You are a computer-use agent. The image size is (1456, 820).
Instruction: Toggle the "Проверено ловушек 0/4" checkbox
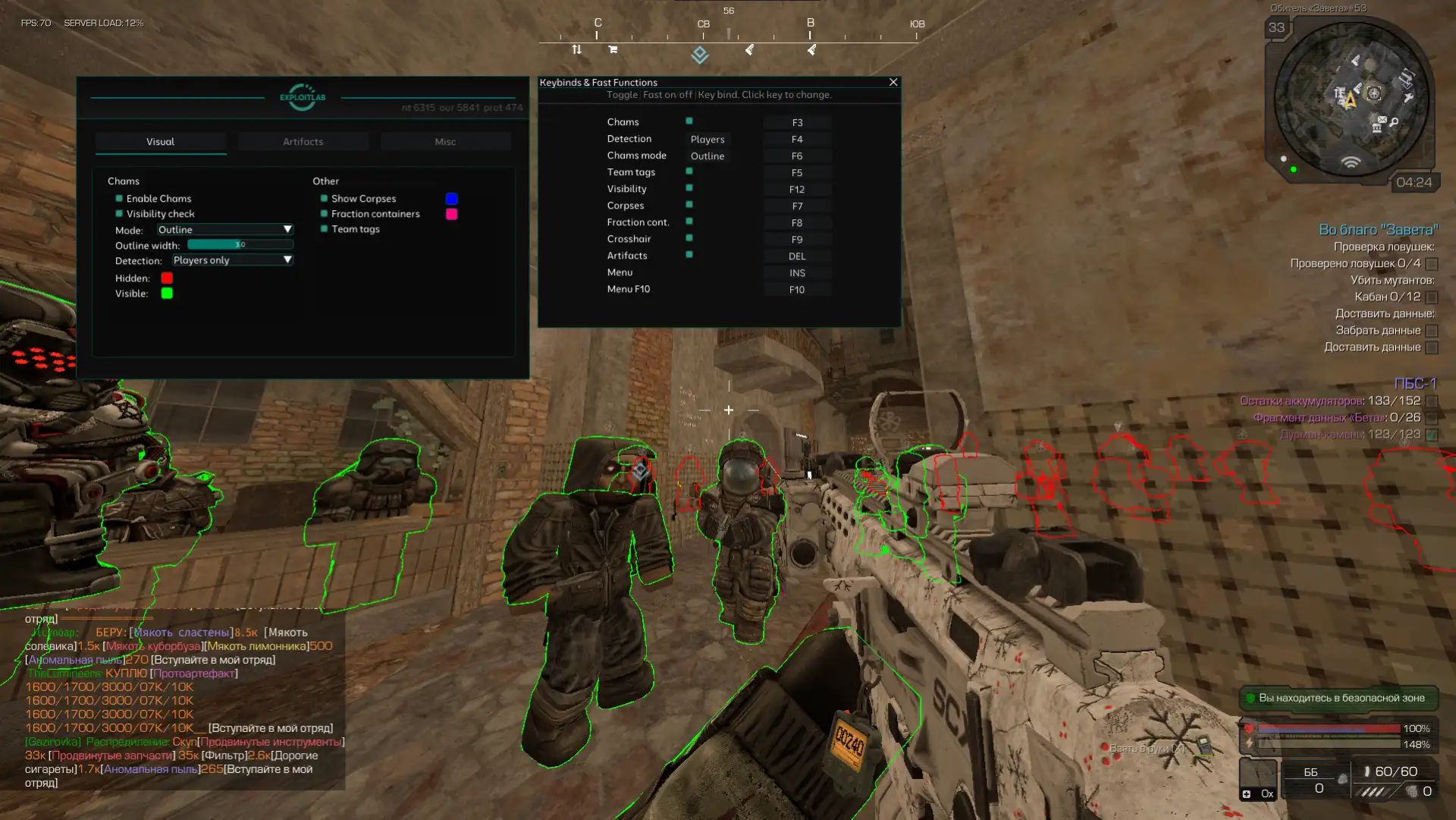(1432, 264)
